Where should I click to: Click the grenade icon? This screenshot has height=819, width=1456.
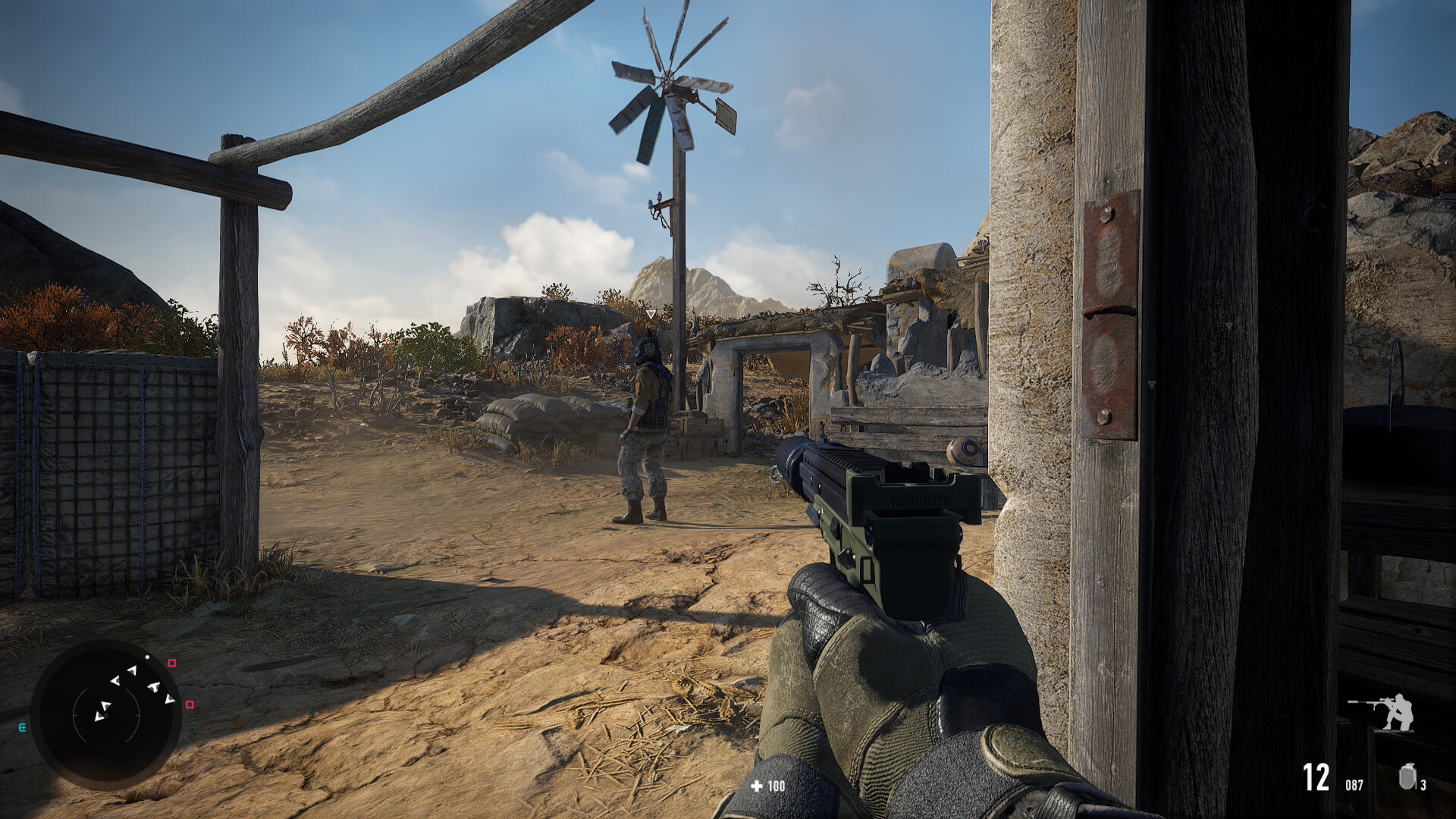(x=1407, y=777)
